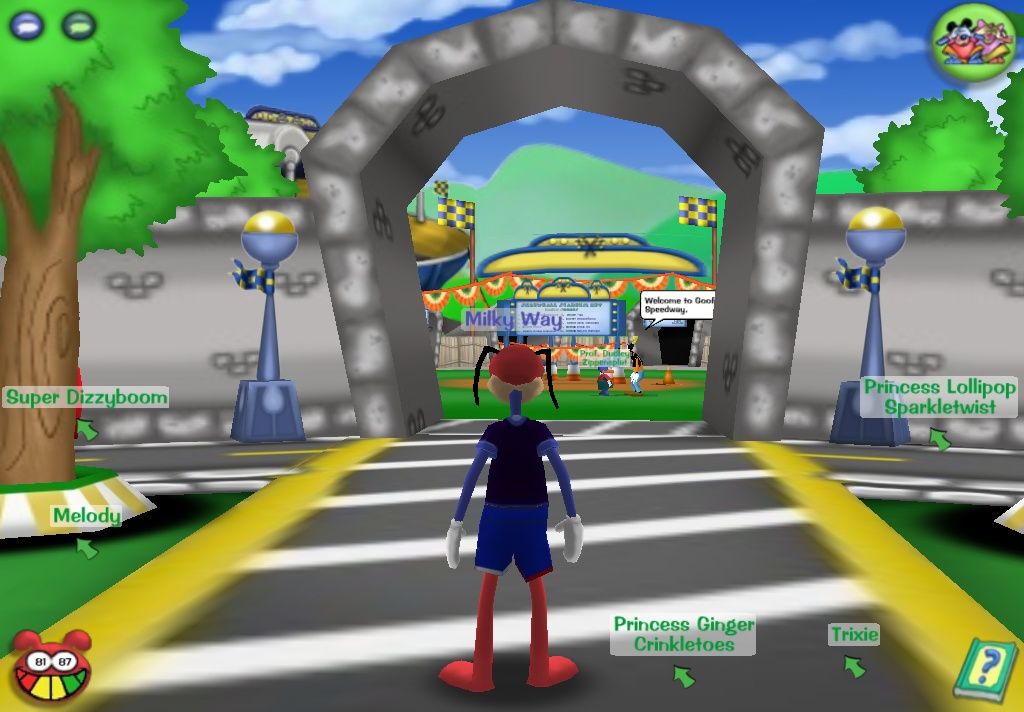
Task: Click Princess Lollipop Sparkletwist's name tag
Action: point(939,397)
